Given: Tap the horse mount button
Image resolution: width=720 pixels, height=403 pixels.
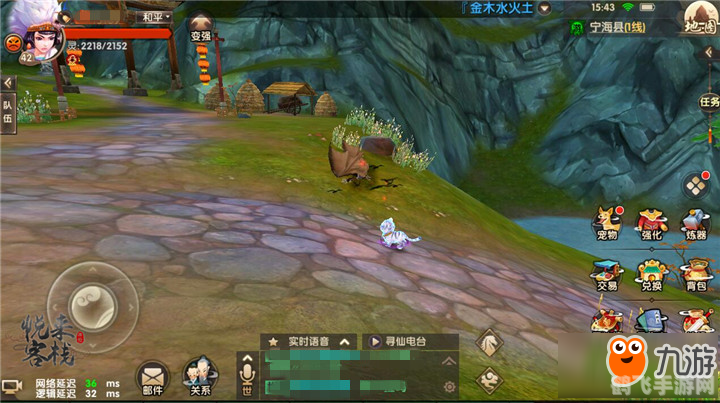Looking at the screenshot, I should tap(490, 343).
